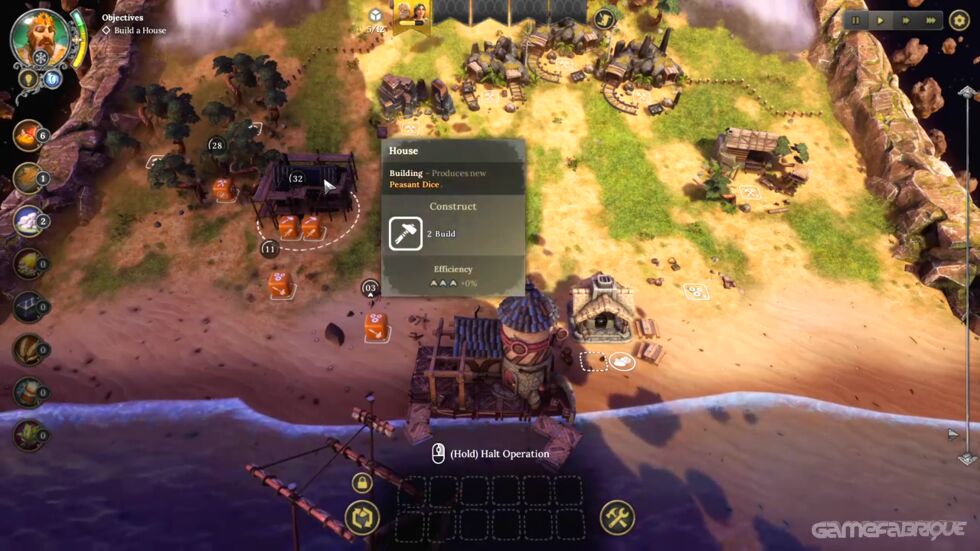Image resolution: width=980 pixels, height=551 pixels.
Task: Open the settings gear menu
Action: 959,20
